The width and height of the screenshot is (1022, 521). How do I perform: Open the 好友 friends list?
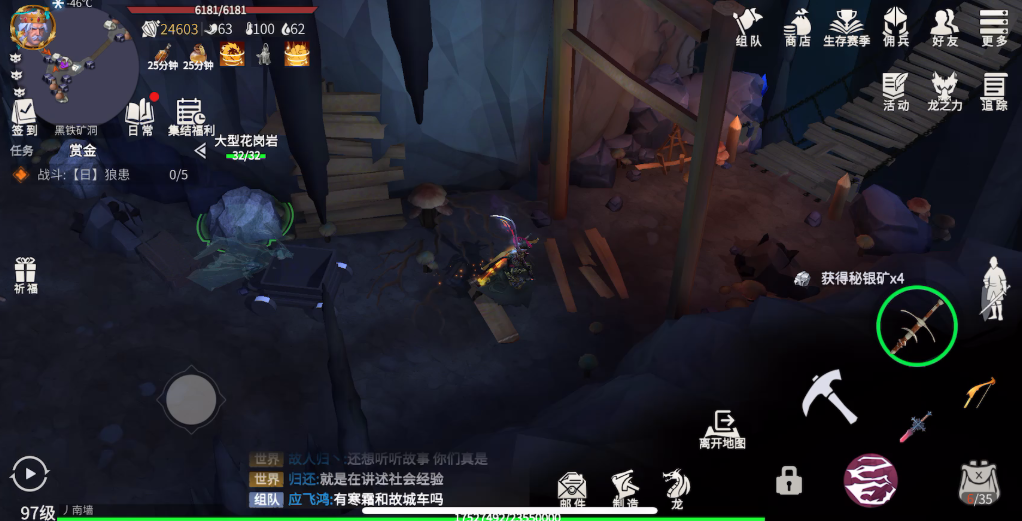click(944, 28)
